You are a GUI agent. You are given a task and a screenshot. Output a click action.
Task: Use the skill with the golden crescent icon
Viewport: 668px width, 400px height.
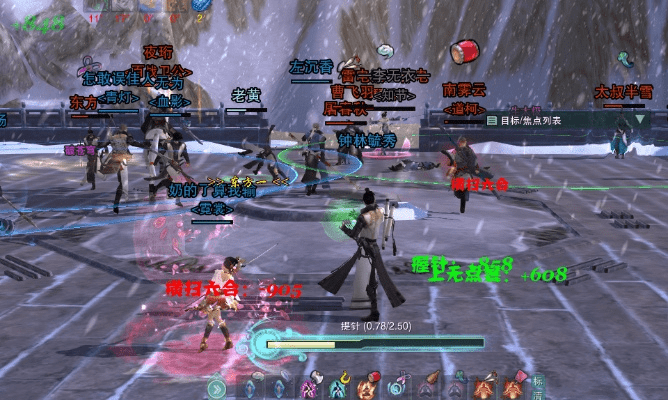[343, 386]
